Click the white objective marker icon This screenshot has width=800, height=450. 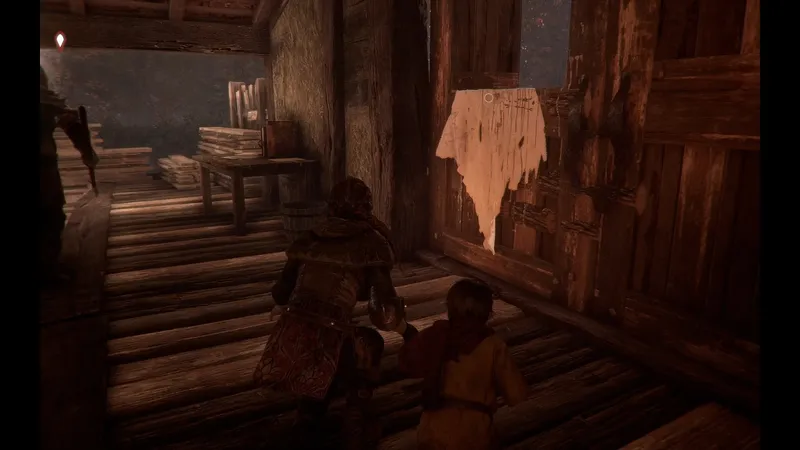[x=60, y=40]
